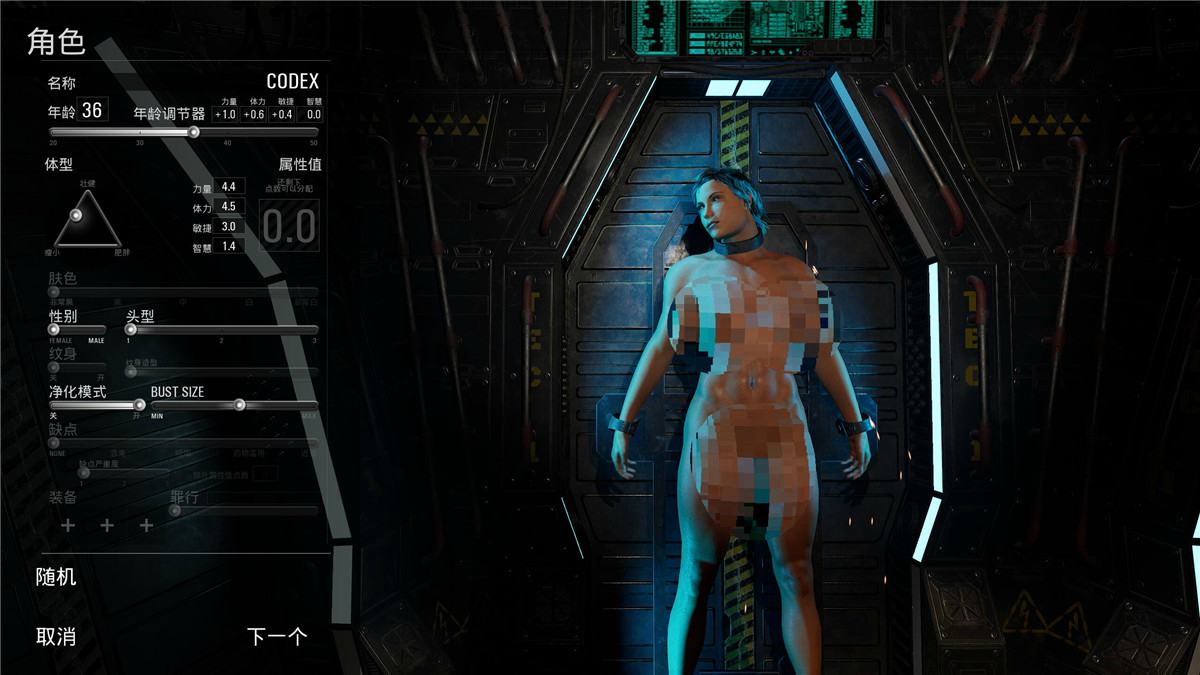Click the tattoo toggle slider
The image size is (1200, 675).
(x=54, y=367)
